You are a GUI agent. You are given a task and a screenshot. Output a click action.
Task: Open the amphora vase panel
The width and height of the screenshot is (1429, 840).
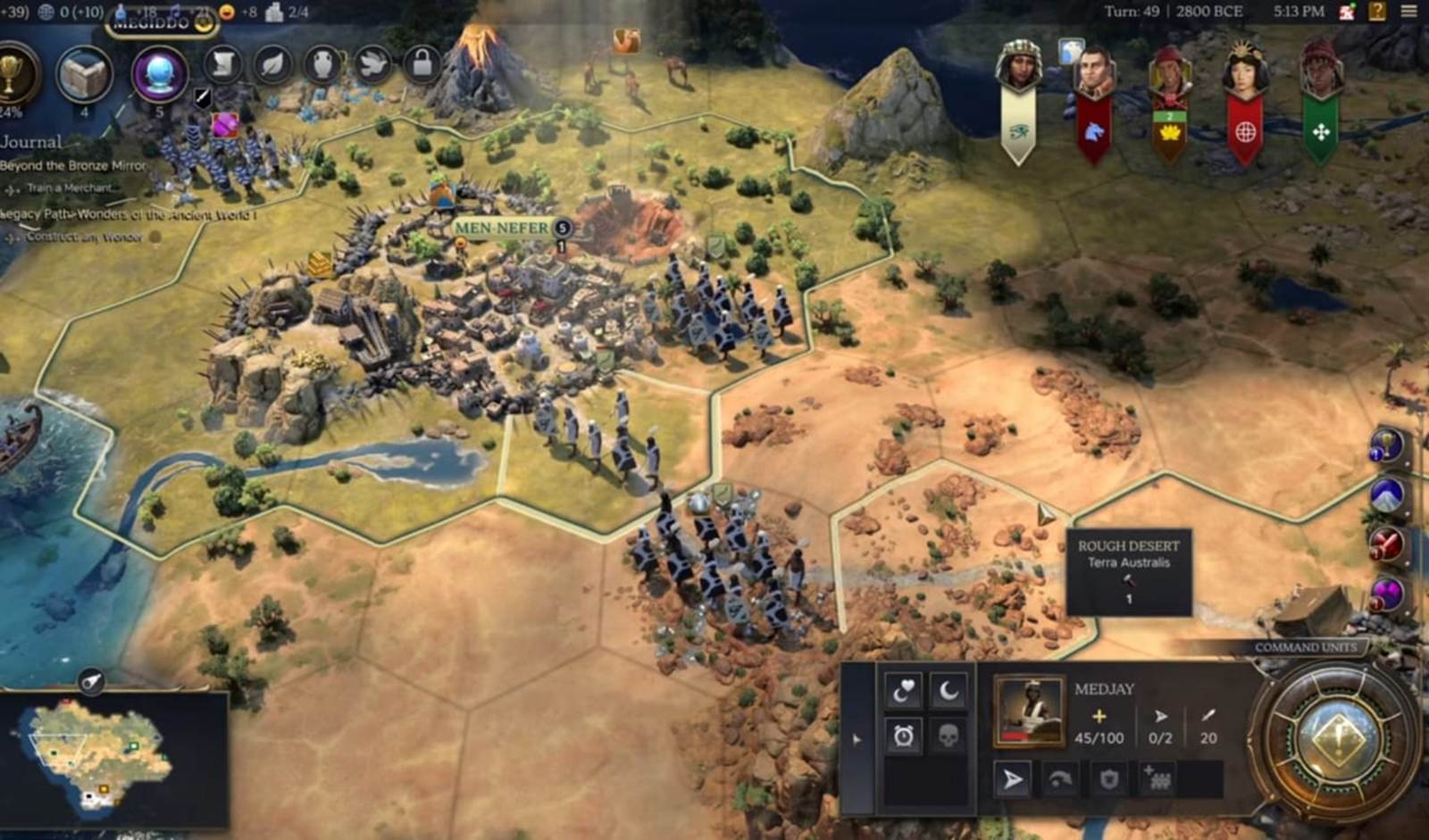(x=322, y=64)
